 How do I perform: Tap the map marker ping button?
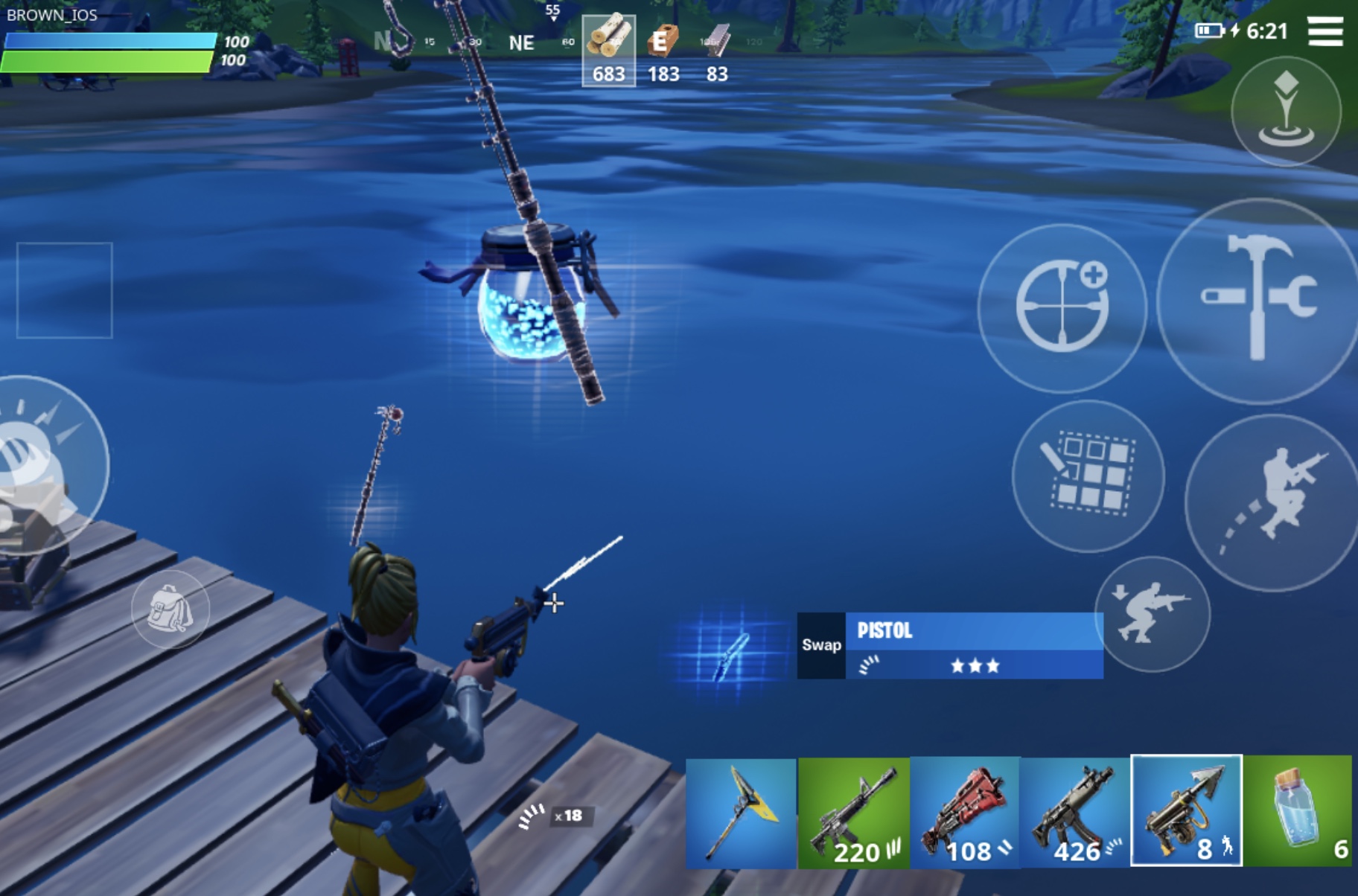(x=1286, y=112)
